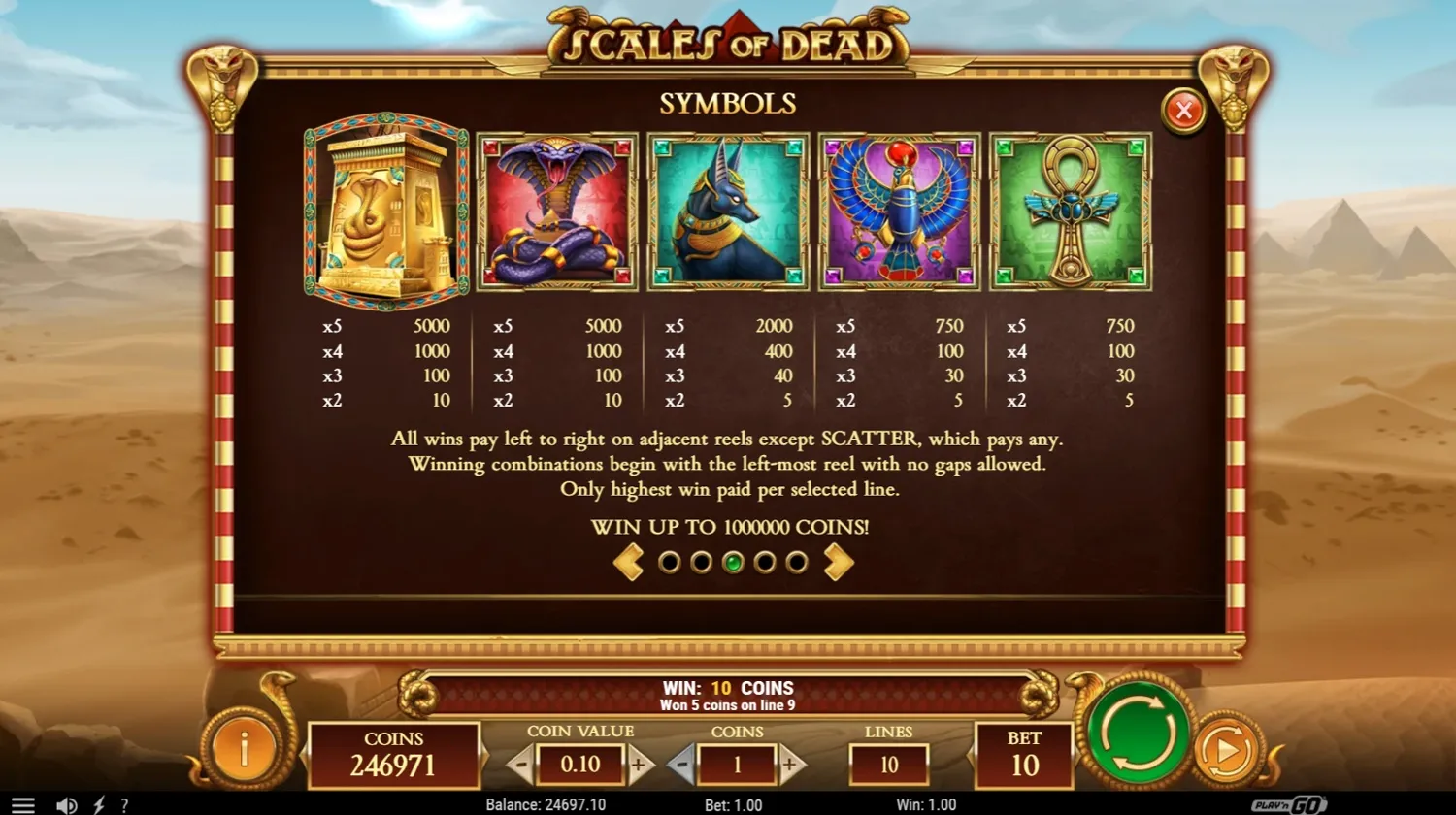Screen dimensions: 1456x815
Task: Click the SYMBOLS page heading
Action: click(x=727, y=103)
